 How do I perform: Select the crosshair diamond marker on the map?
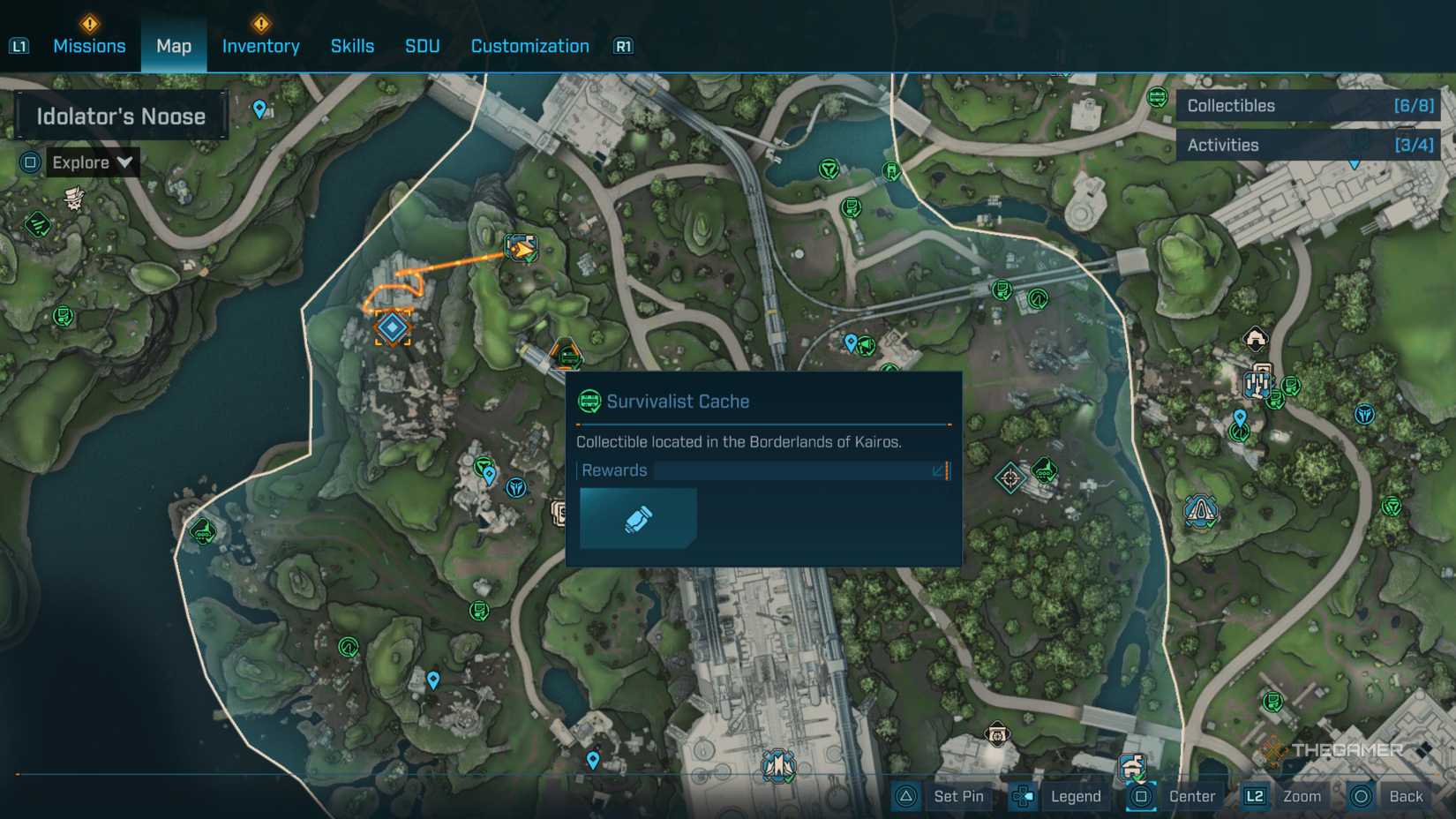(1009, 478)
